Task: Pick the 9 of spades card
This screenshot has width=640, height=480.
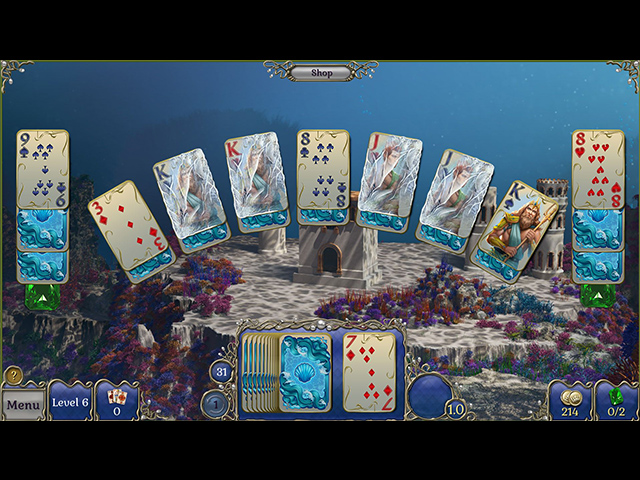Action: (x=42, y=168)
